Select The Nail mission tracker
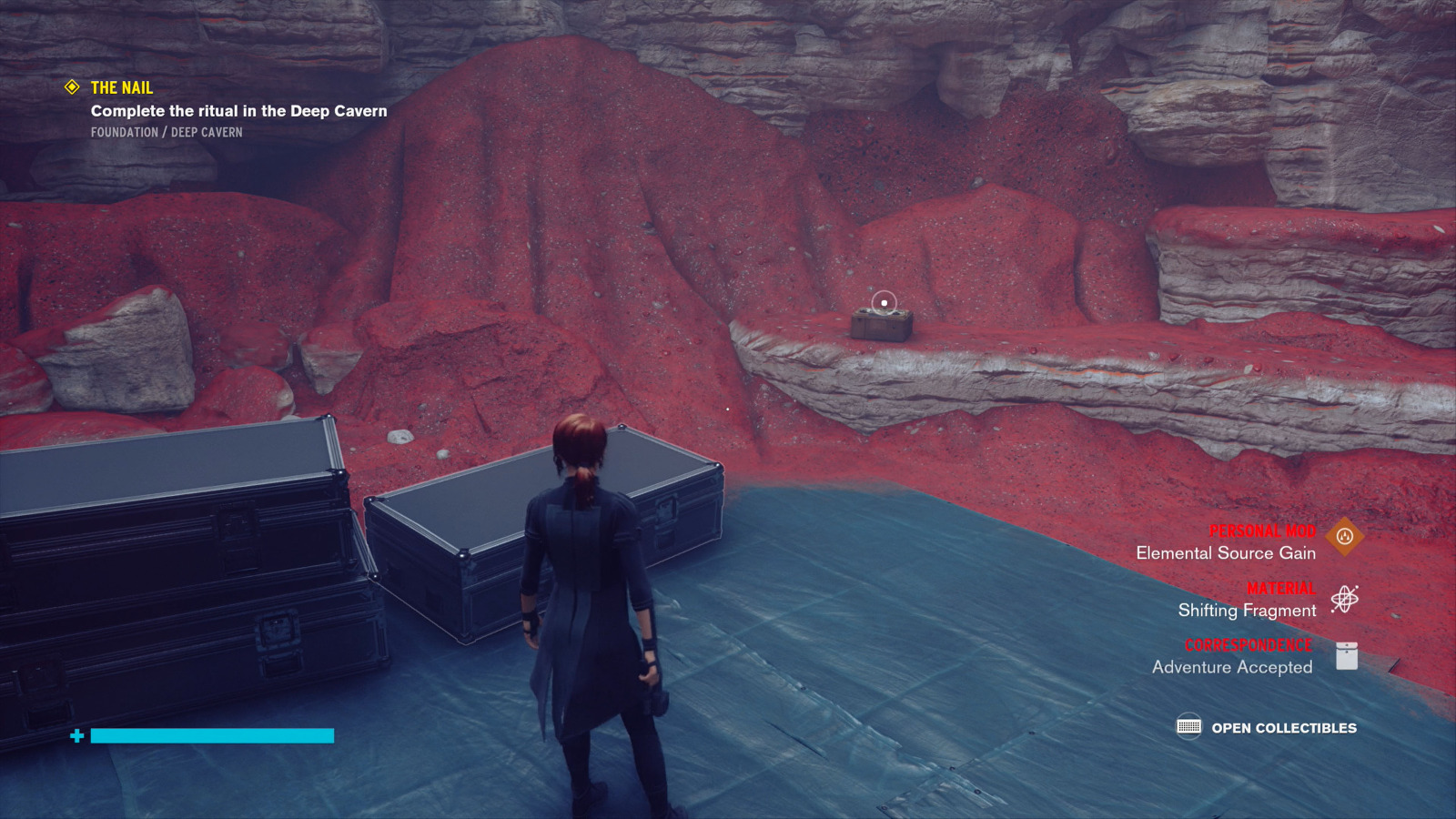The image size is (1456, 819). [121, 88]
